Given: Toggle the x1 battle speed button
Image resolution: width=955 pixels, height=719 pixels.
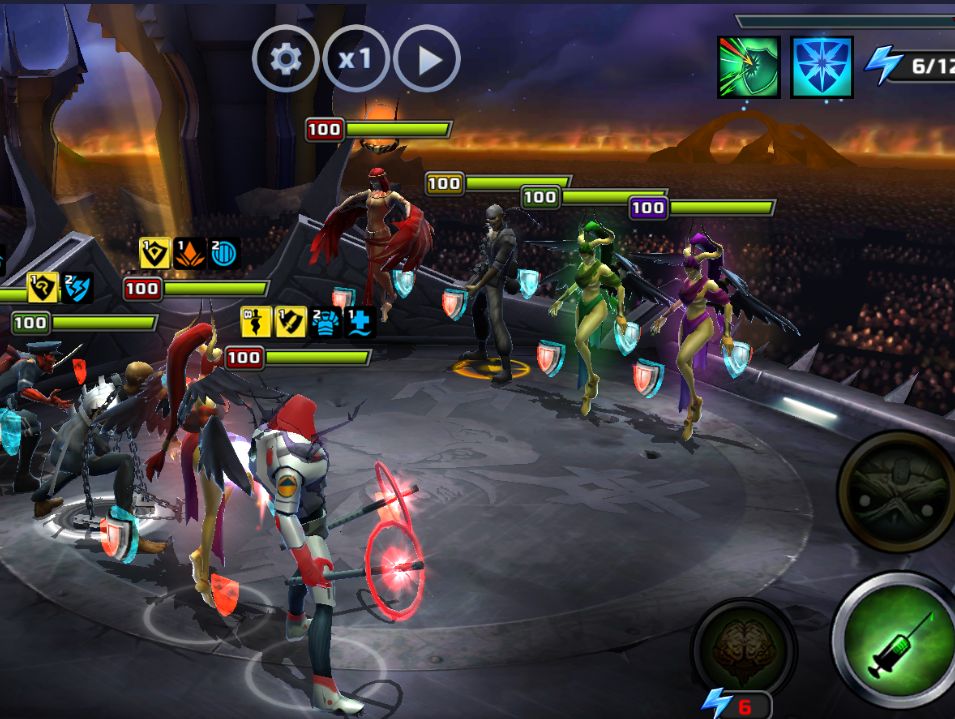Looking at the screenshot, I should tap(355, 59).
